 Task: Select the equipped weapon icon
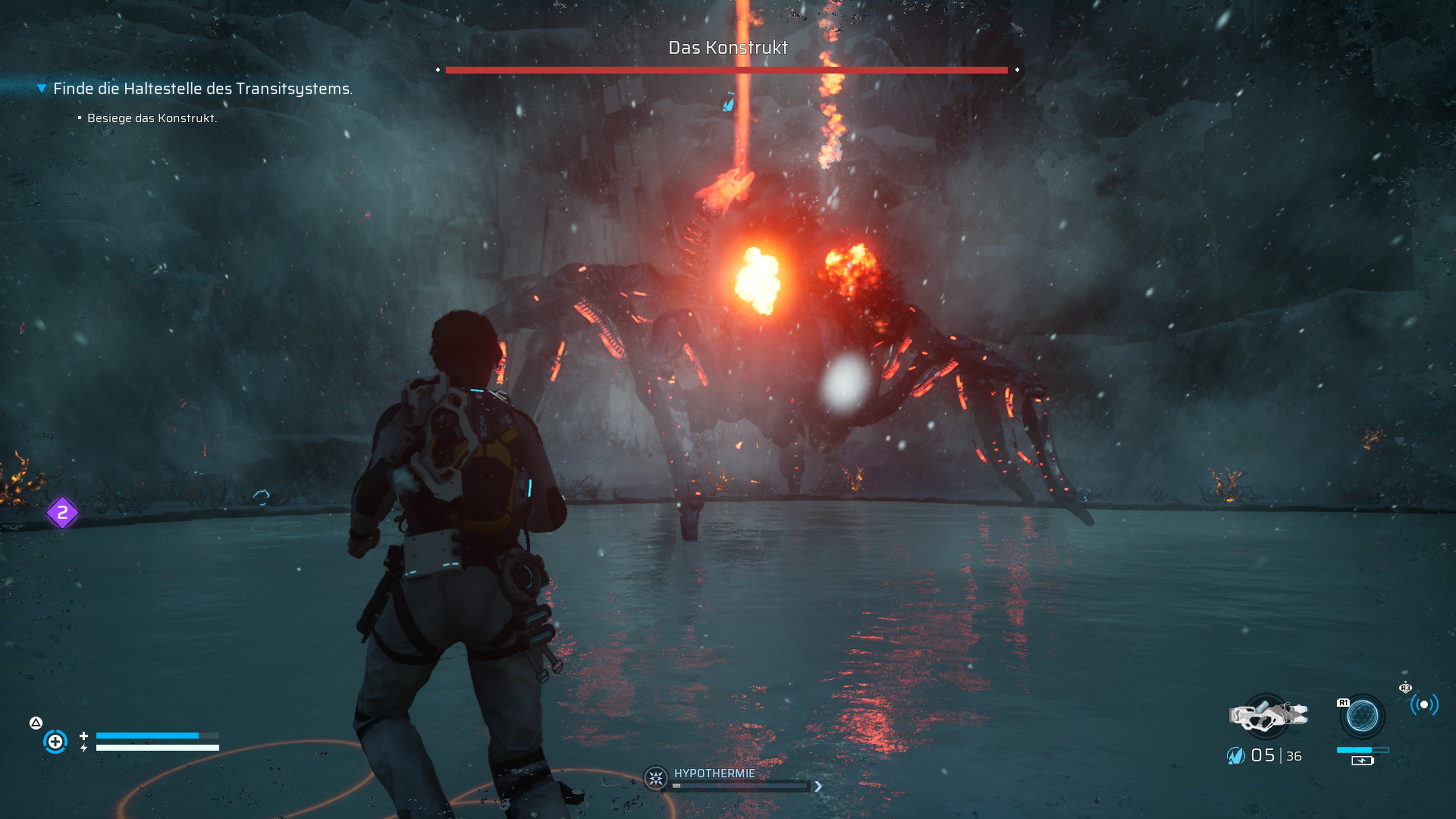point(1268,715)
